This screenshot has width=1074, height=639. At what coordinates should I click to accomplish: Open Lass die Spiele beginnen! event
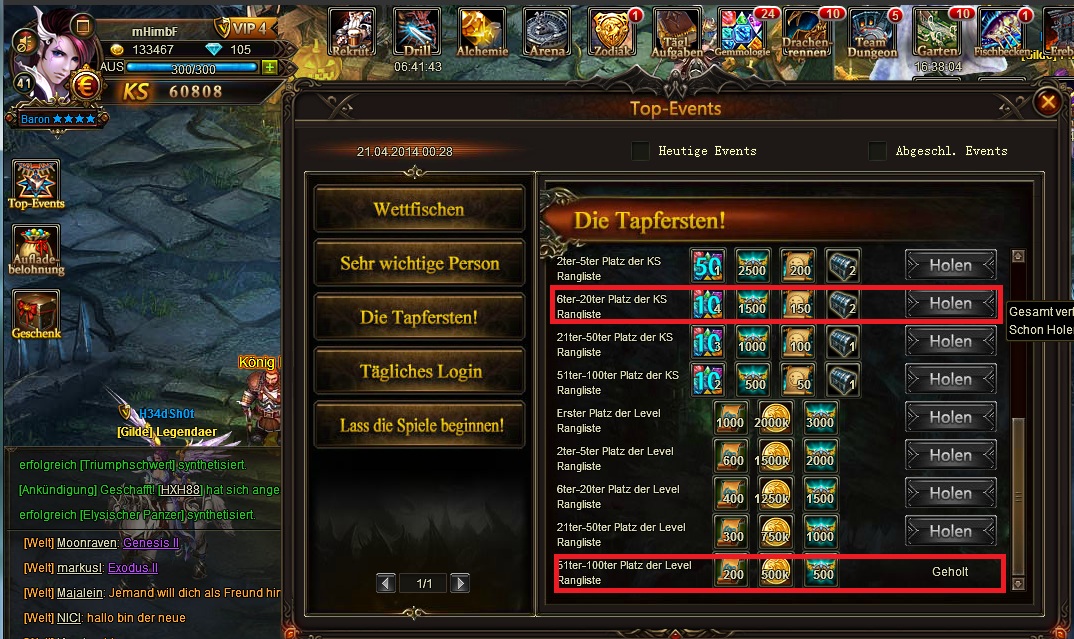(x=419, y=425)
